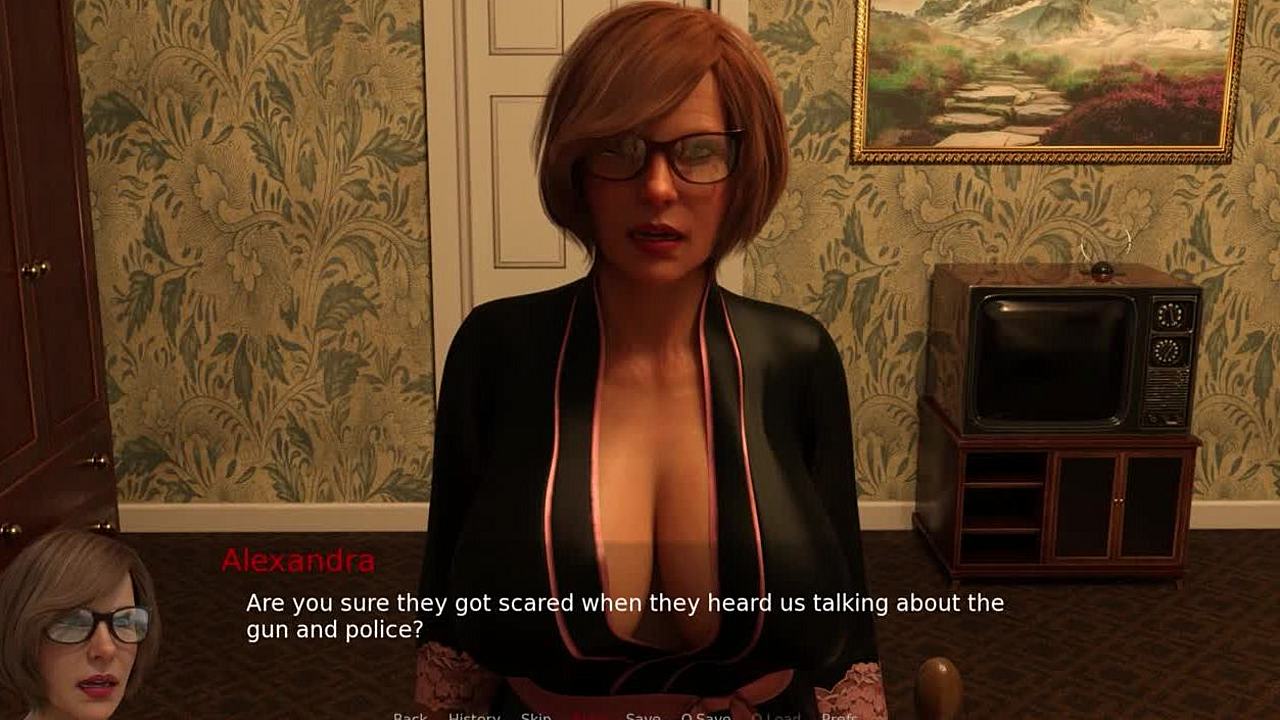Open the Save menu
This screenshot has width=1280, height=720.
[x=643, y=716]
